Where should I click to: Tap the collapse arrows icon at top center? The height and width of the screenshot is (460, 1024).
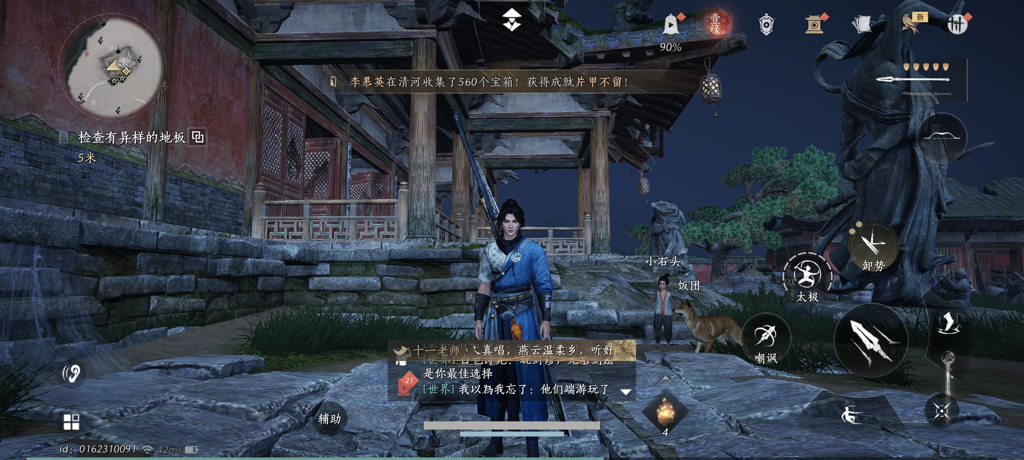(511, 18)
